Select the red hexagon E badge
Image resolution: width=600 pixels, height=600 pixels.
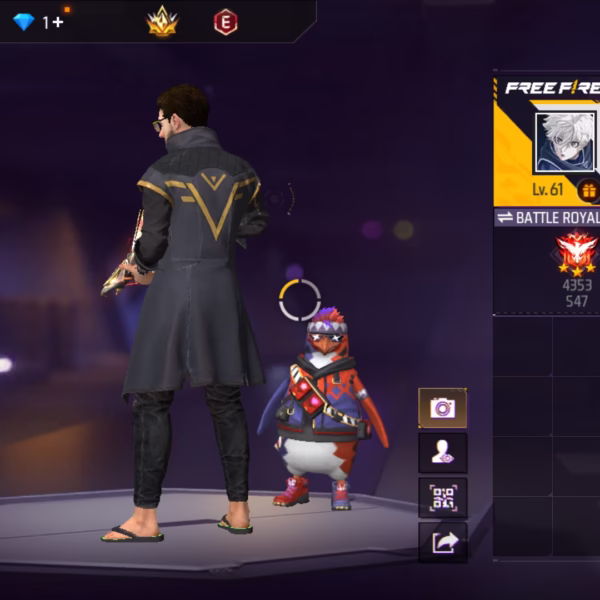[226, 21]
